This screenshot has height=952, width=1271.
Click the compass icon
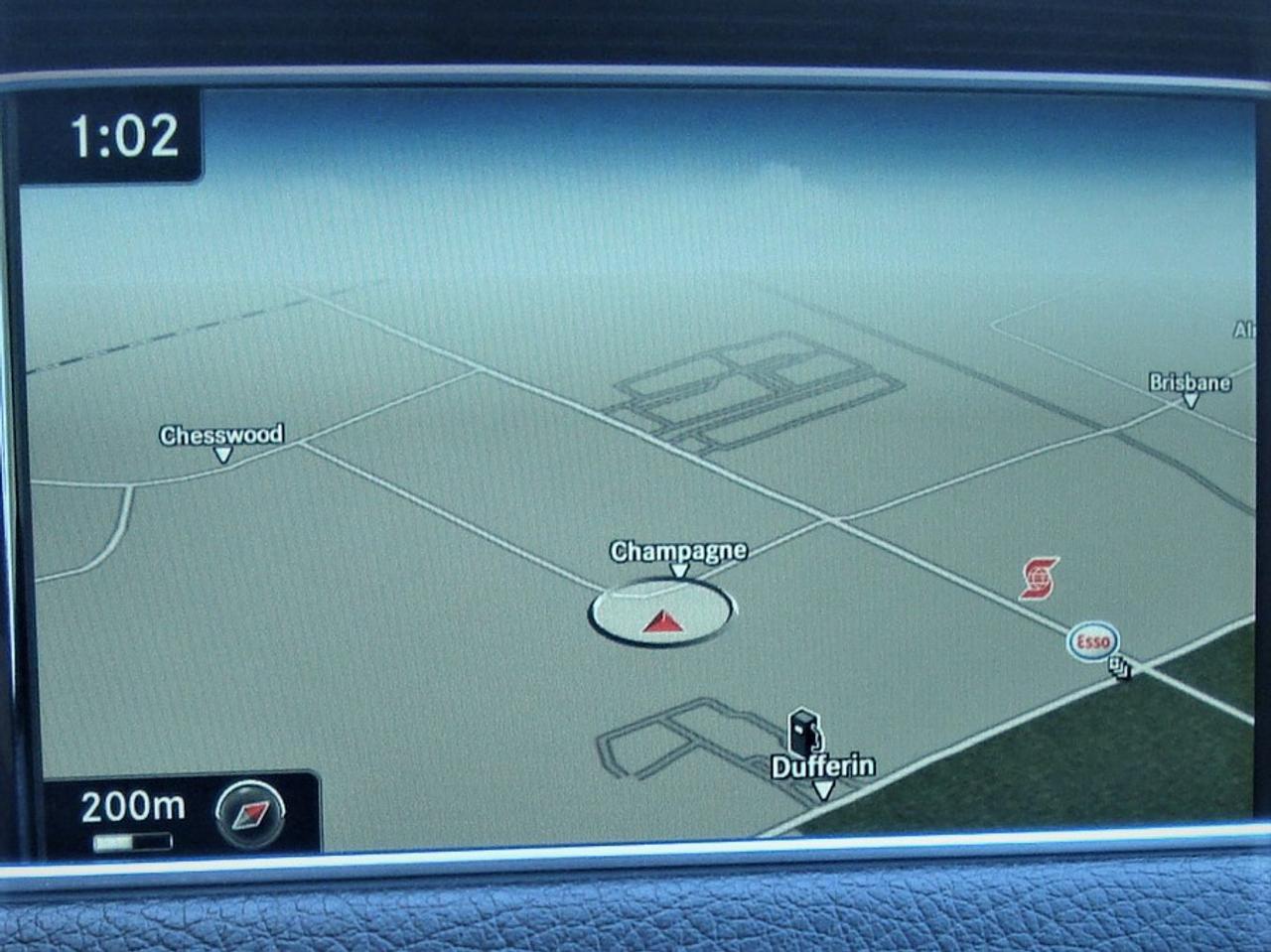249,813
